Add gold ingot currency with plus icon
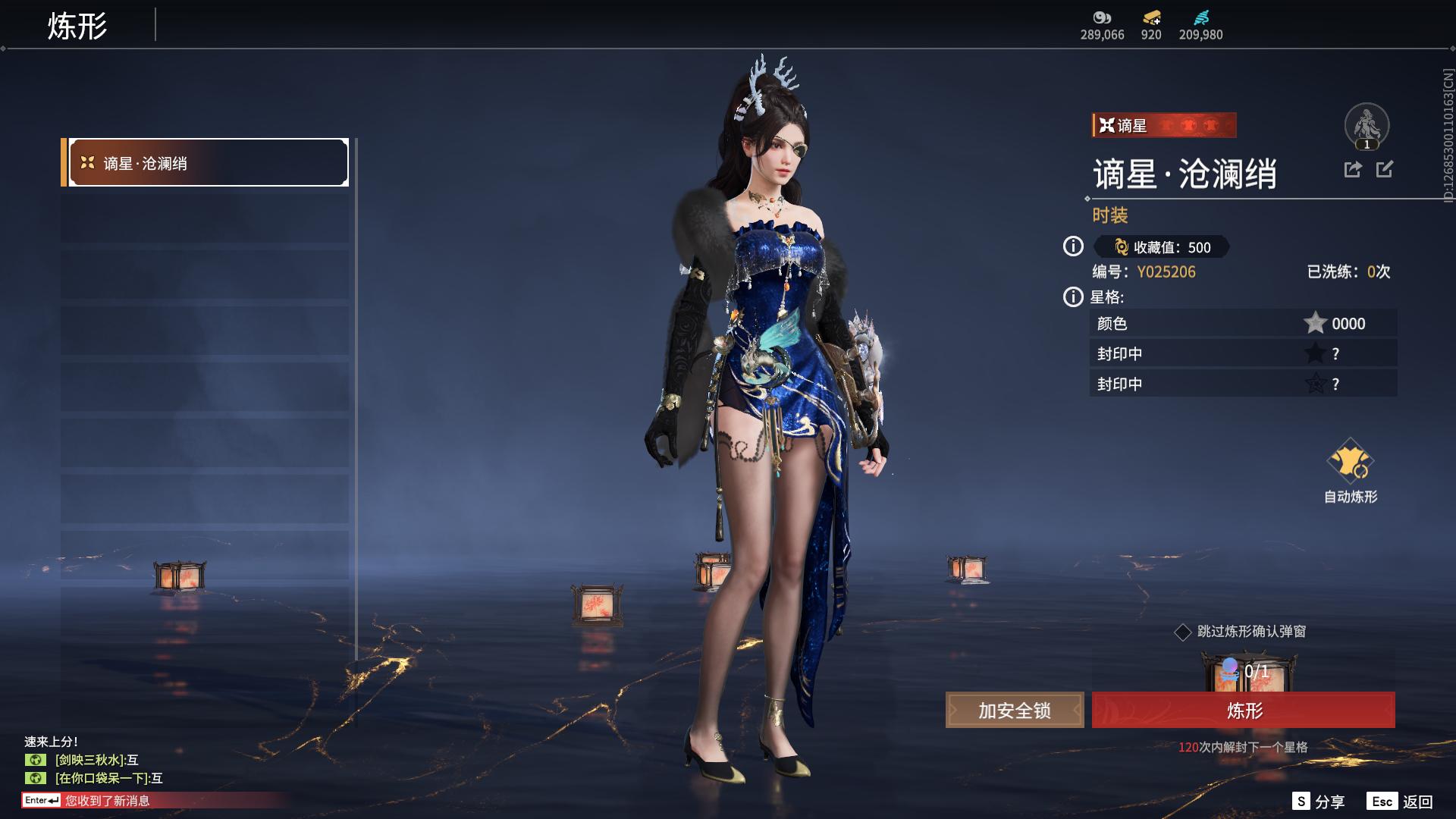The height and width of the screenshot is (819, 1456). (1151, 18)
